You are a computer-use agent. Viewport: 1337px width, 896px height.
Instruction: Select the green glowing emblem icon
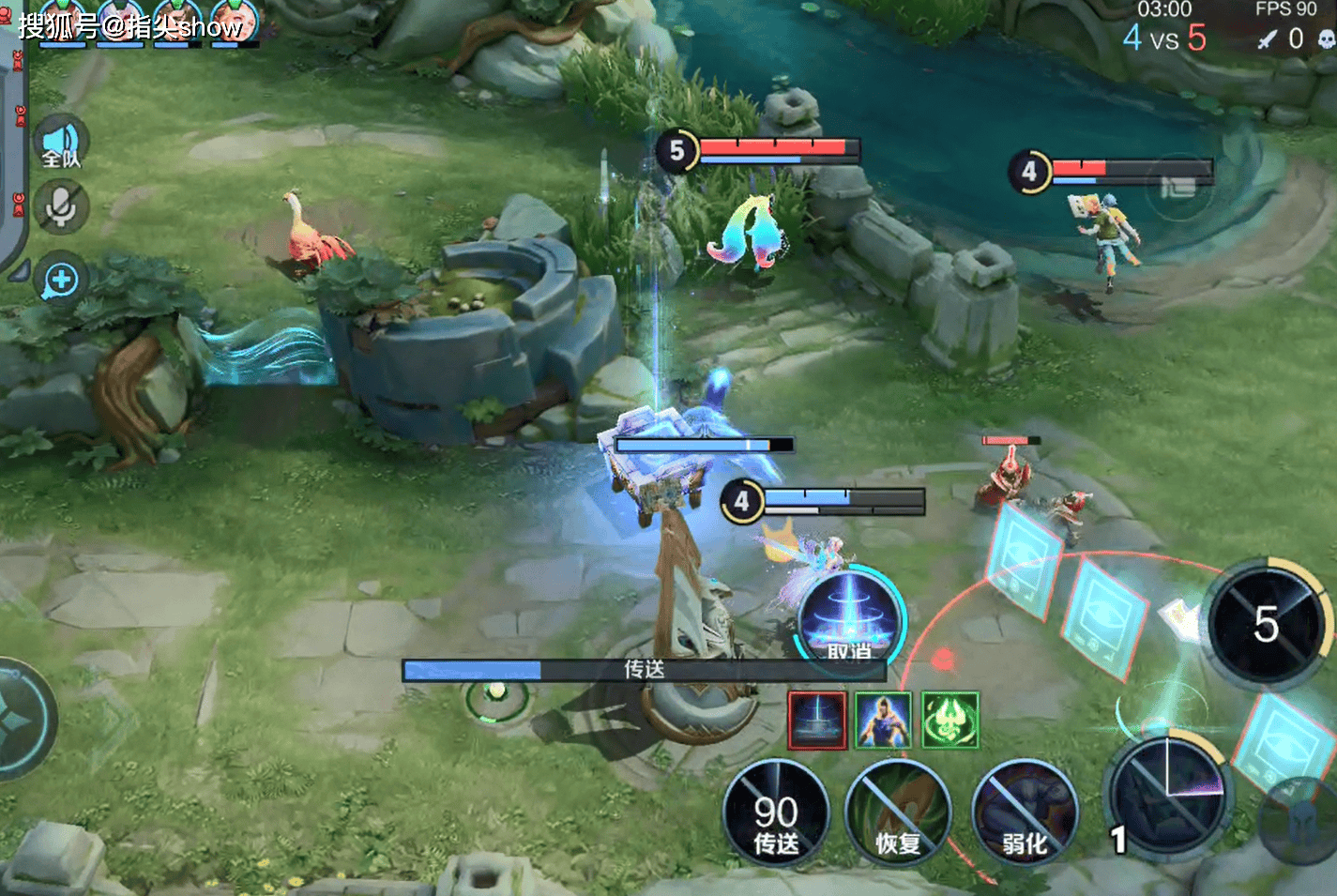(x=950, y=721)
